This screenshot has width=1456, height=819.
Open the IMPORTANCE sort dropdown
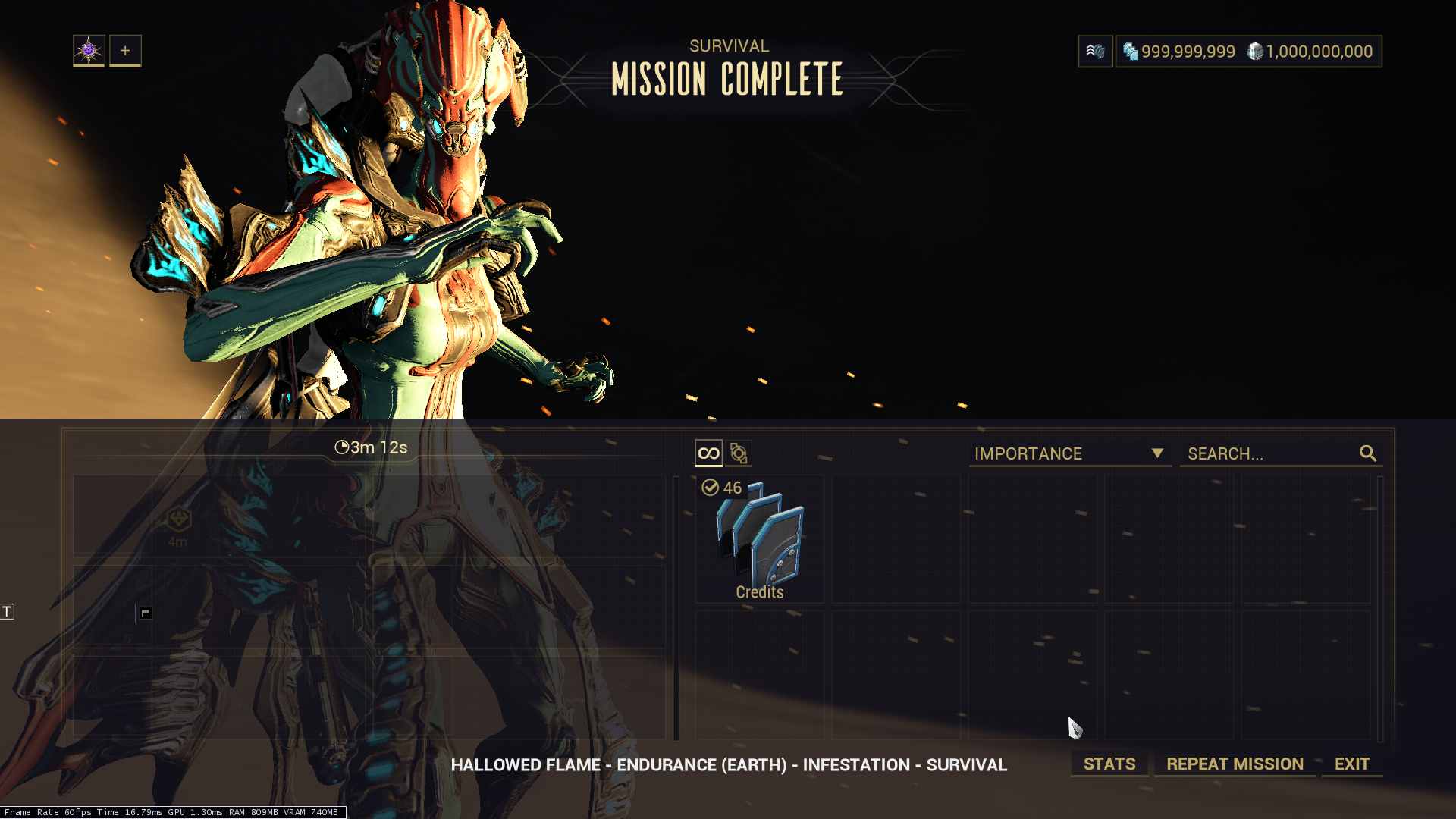pos(1069,453)
